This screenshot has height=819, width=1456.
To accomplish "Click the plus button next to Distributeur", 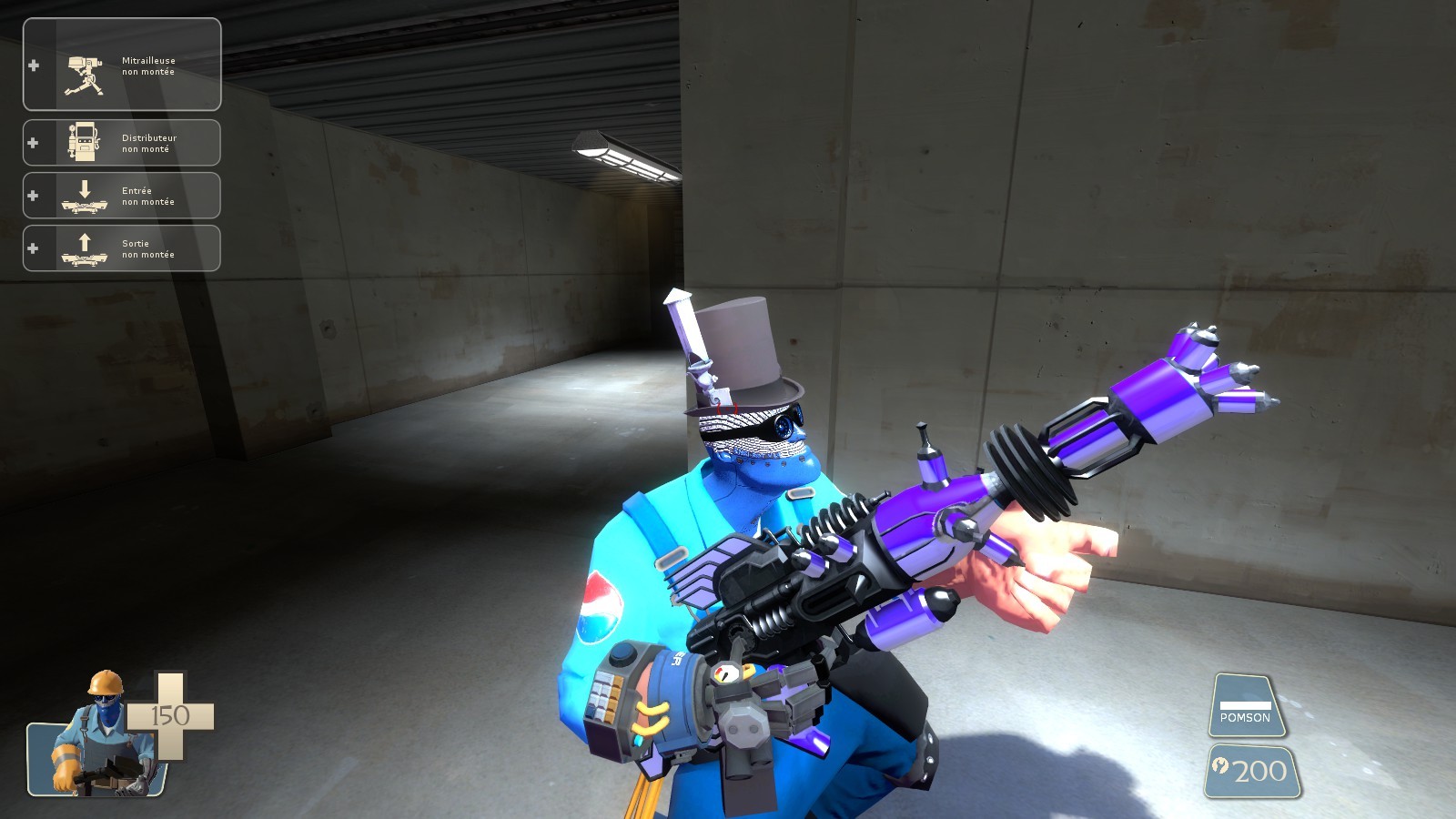I will [33, 142].
